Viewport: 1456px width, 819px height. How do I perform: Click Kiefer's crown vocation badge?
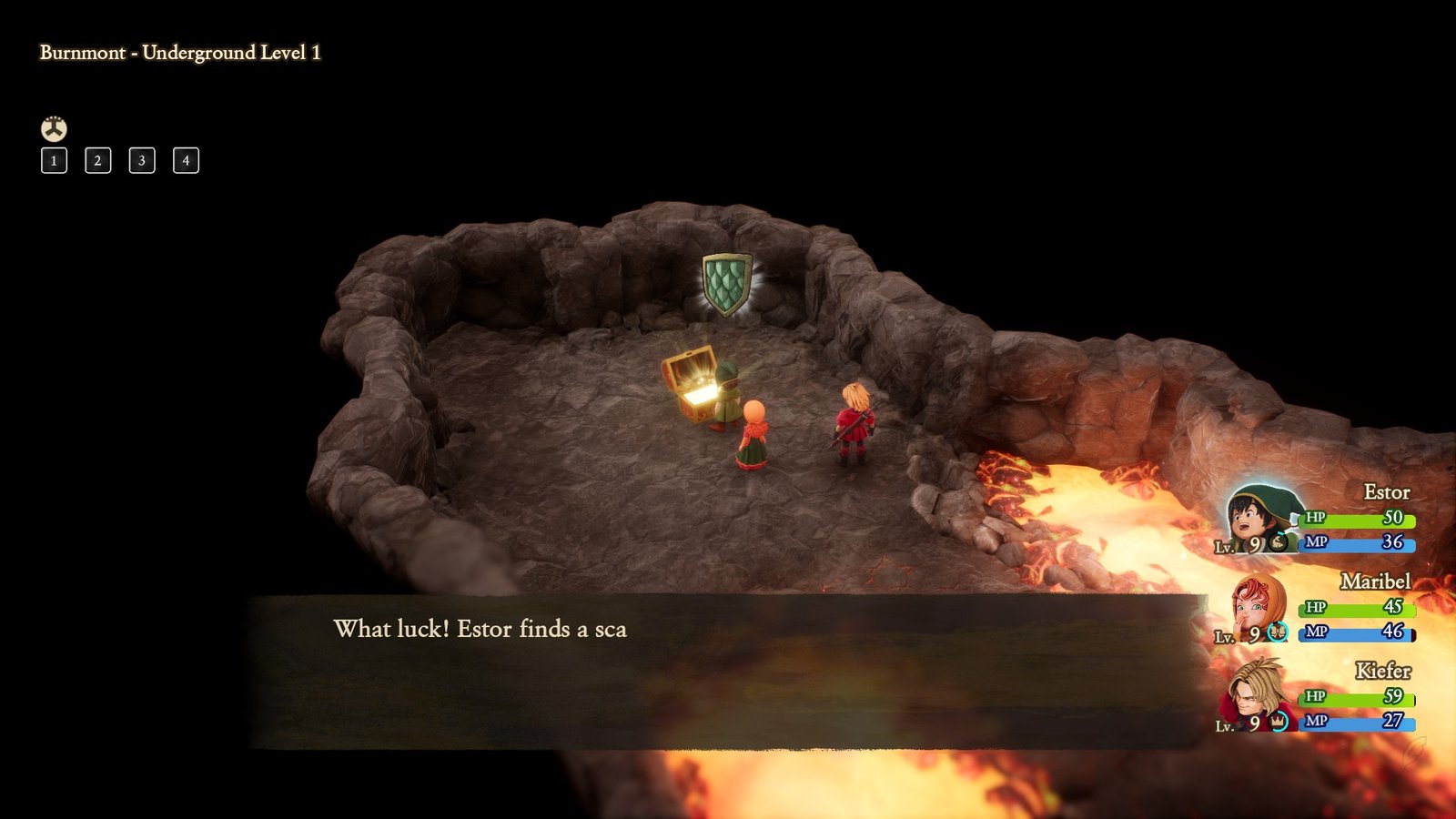click(1278, 722)
